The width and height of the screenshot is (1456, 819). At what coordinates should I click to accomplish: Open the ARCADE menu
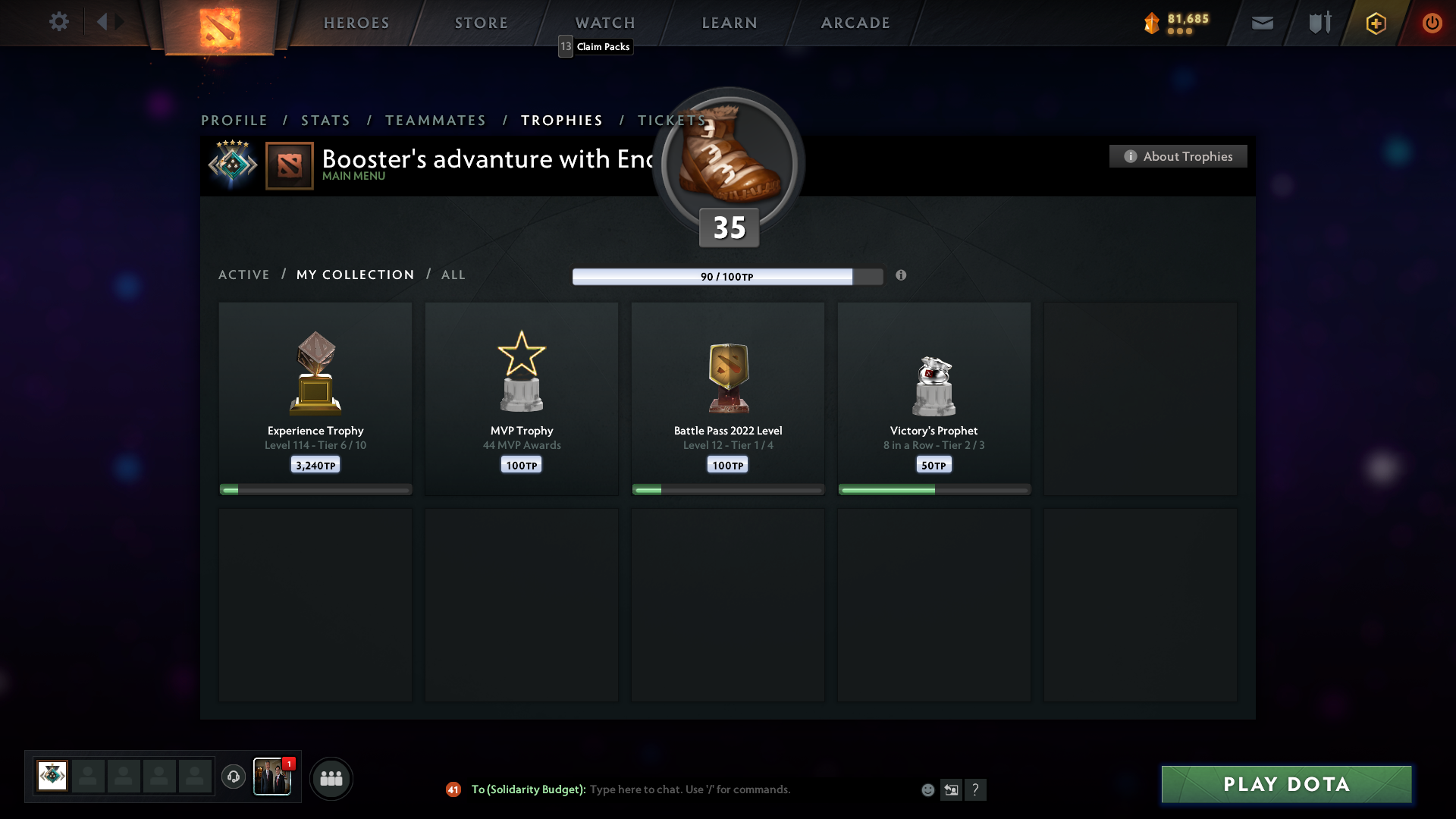pos(855,23)
